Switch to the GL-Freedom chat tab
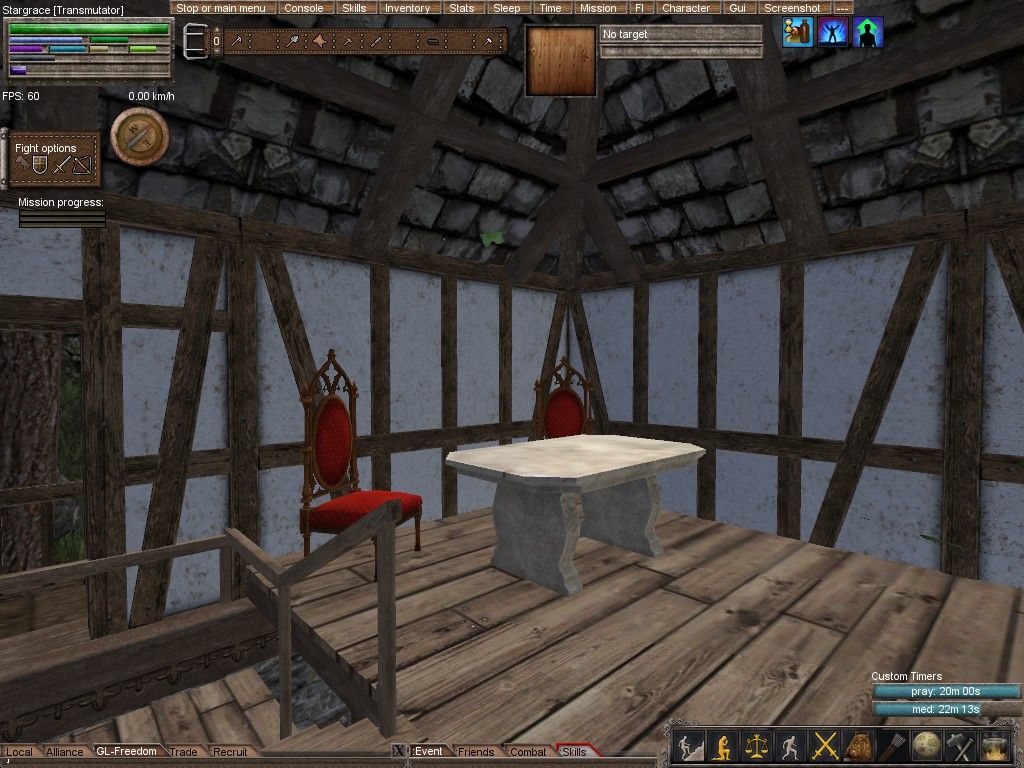 [x=126, y=751]
